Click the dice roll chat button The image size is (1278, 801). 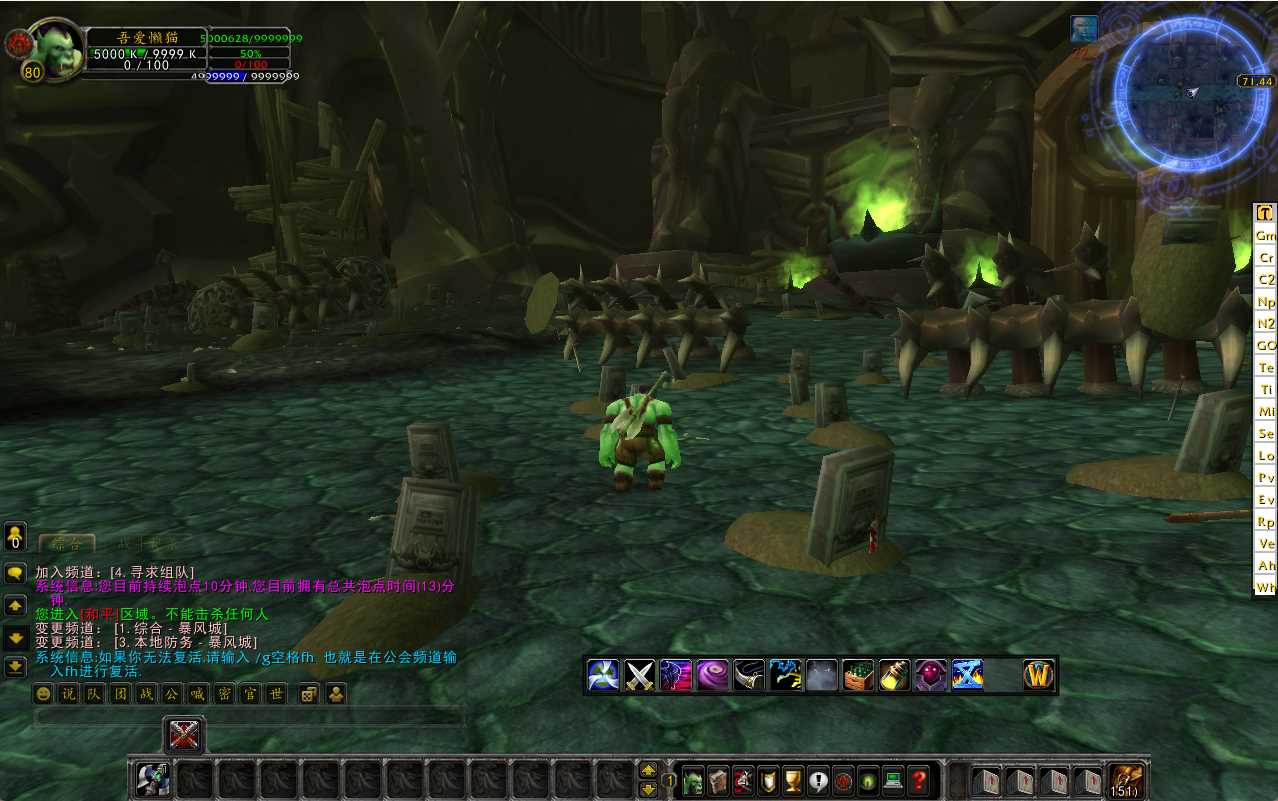click(x=310, y=693)
